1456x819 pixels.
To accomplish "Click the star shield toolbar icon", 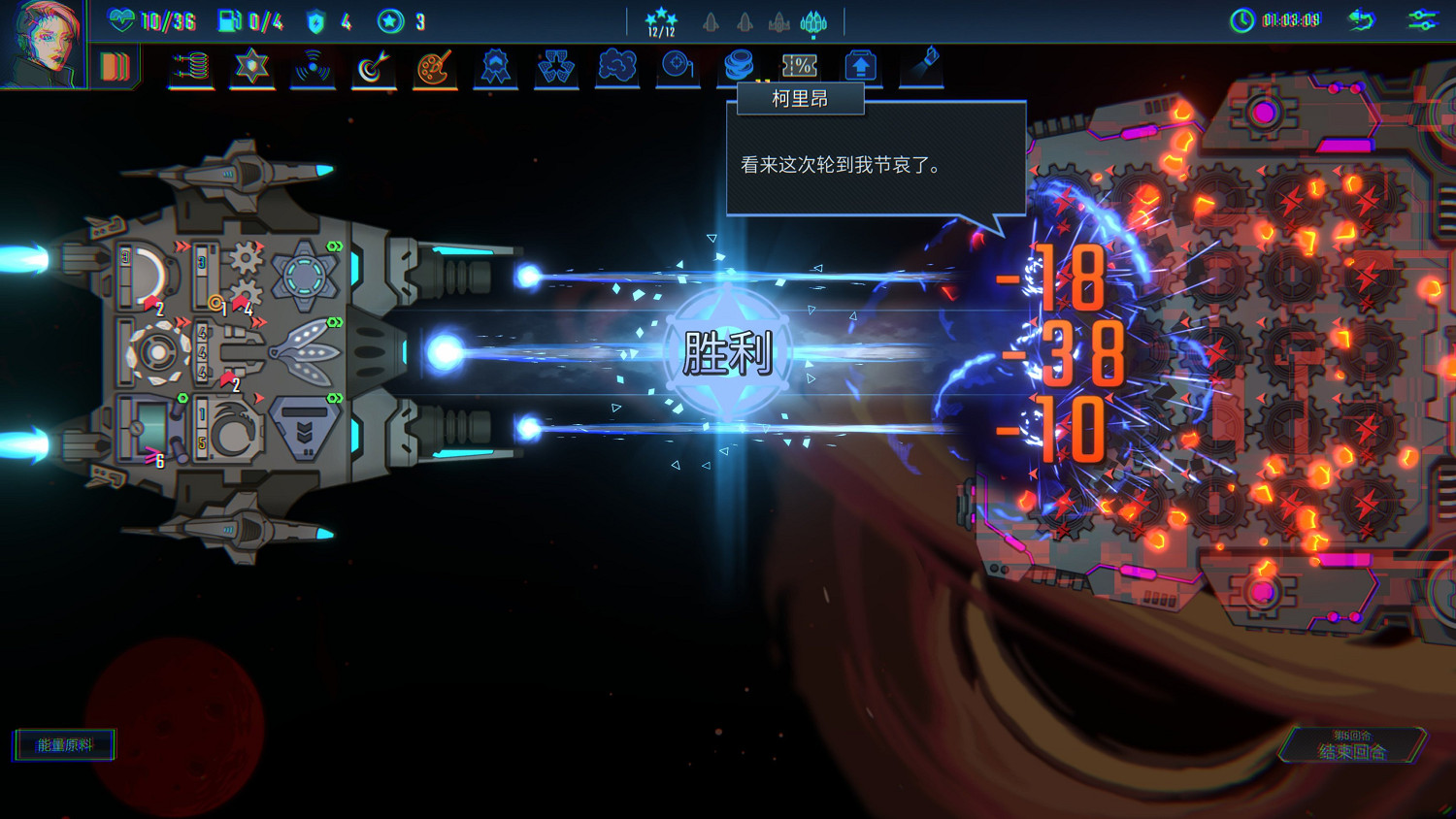I will tap(251, 66).
